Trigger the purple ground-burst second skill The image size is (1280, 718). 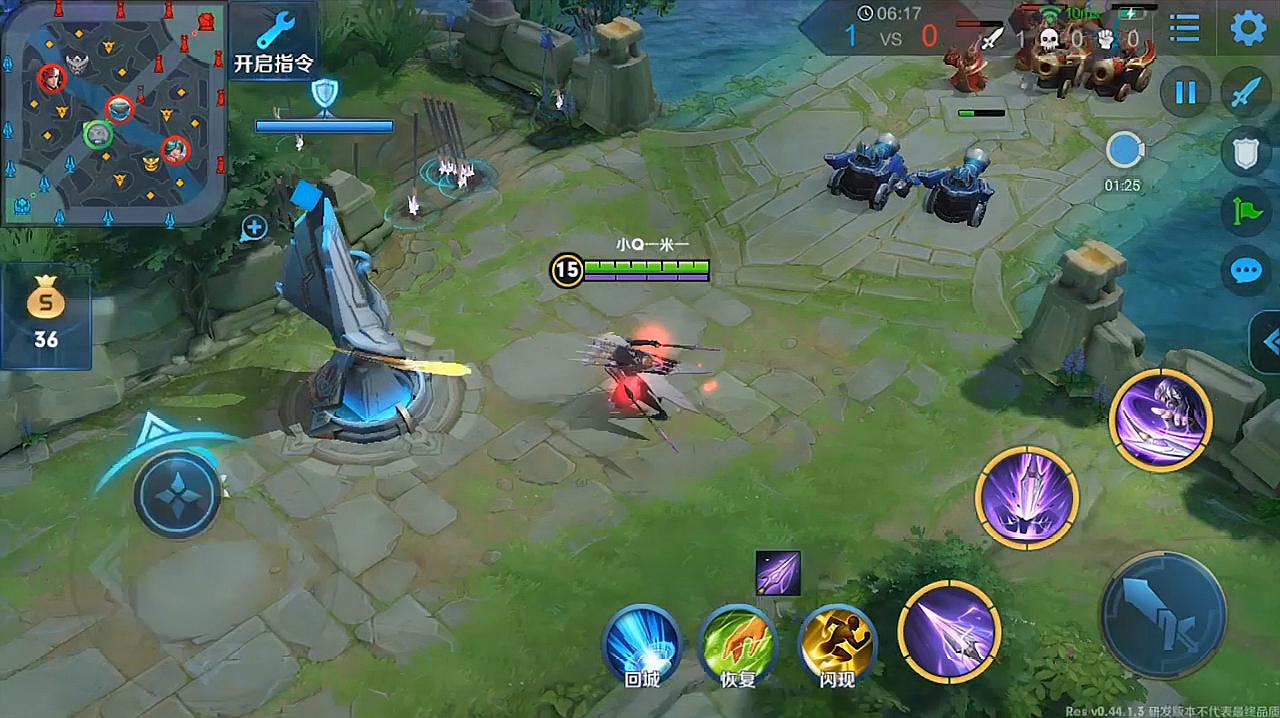click(1027, 497)
